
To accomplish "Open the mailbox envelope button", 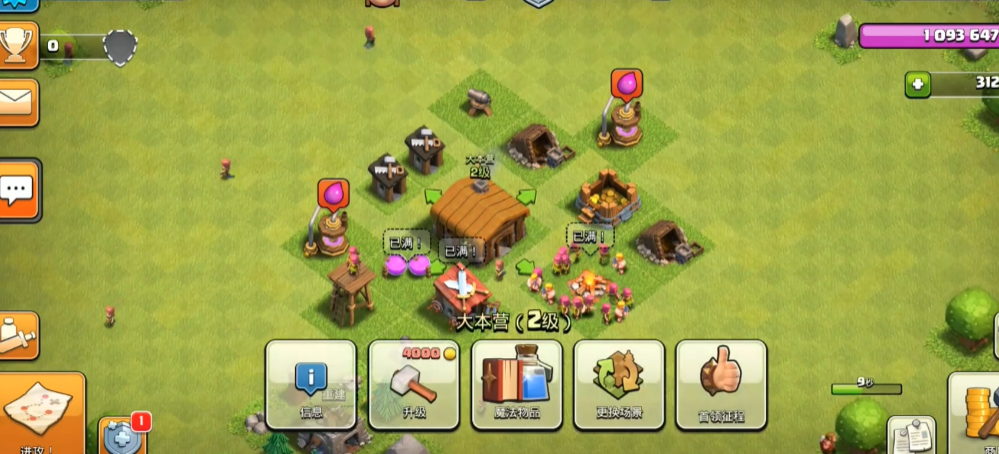I will click(x=17, y=101).
